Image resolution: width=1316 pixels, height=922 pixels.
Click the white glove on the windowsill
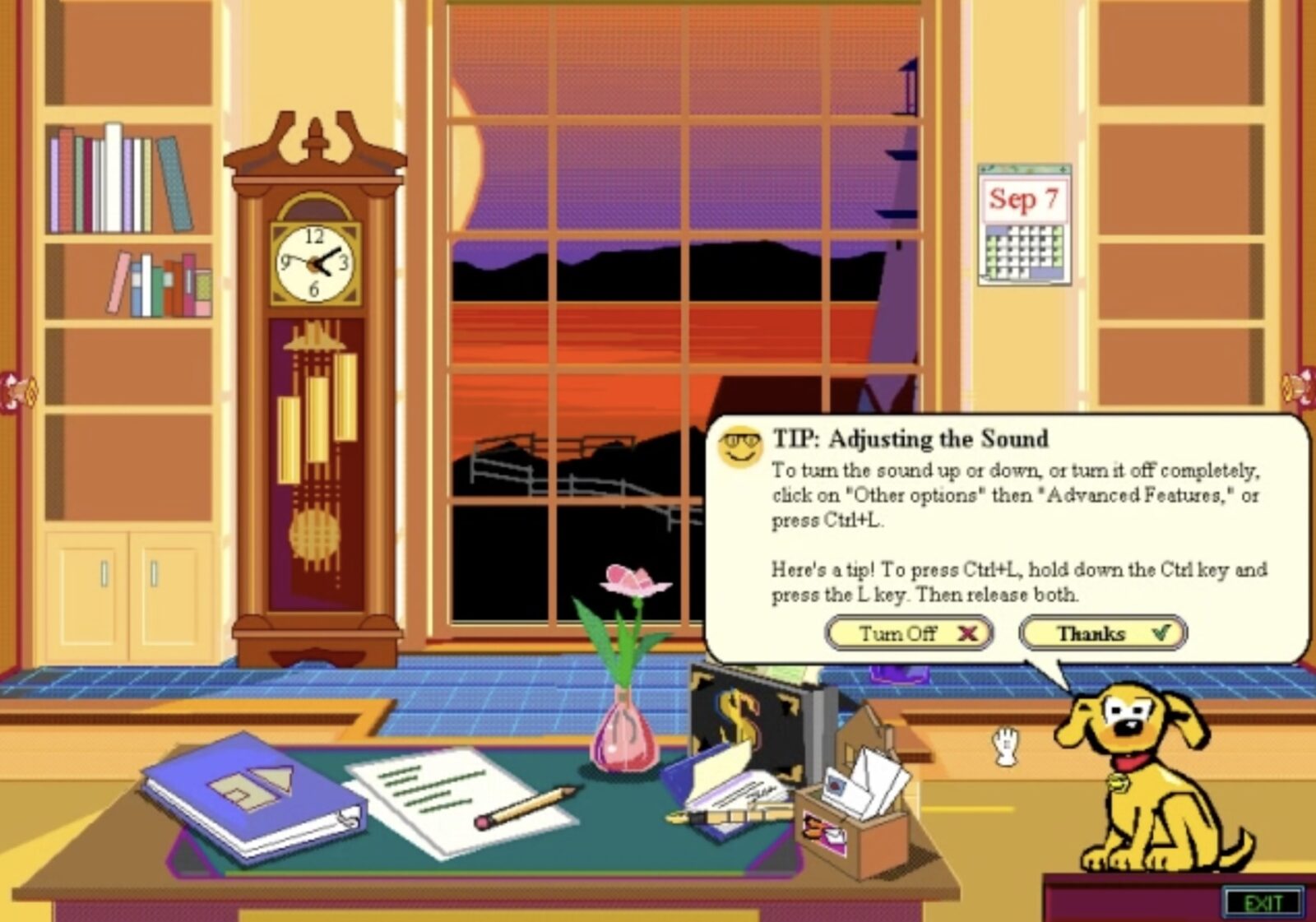[1005, 744]
